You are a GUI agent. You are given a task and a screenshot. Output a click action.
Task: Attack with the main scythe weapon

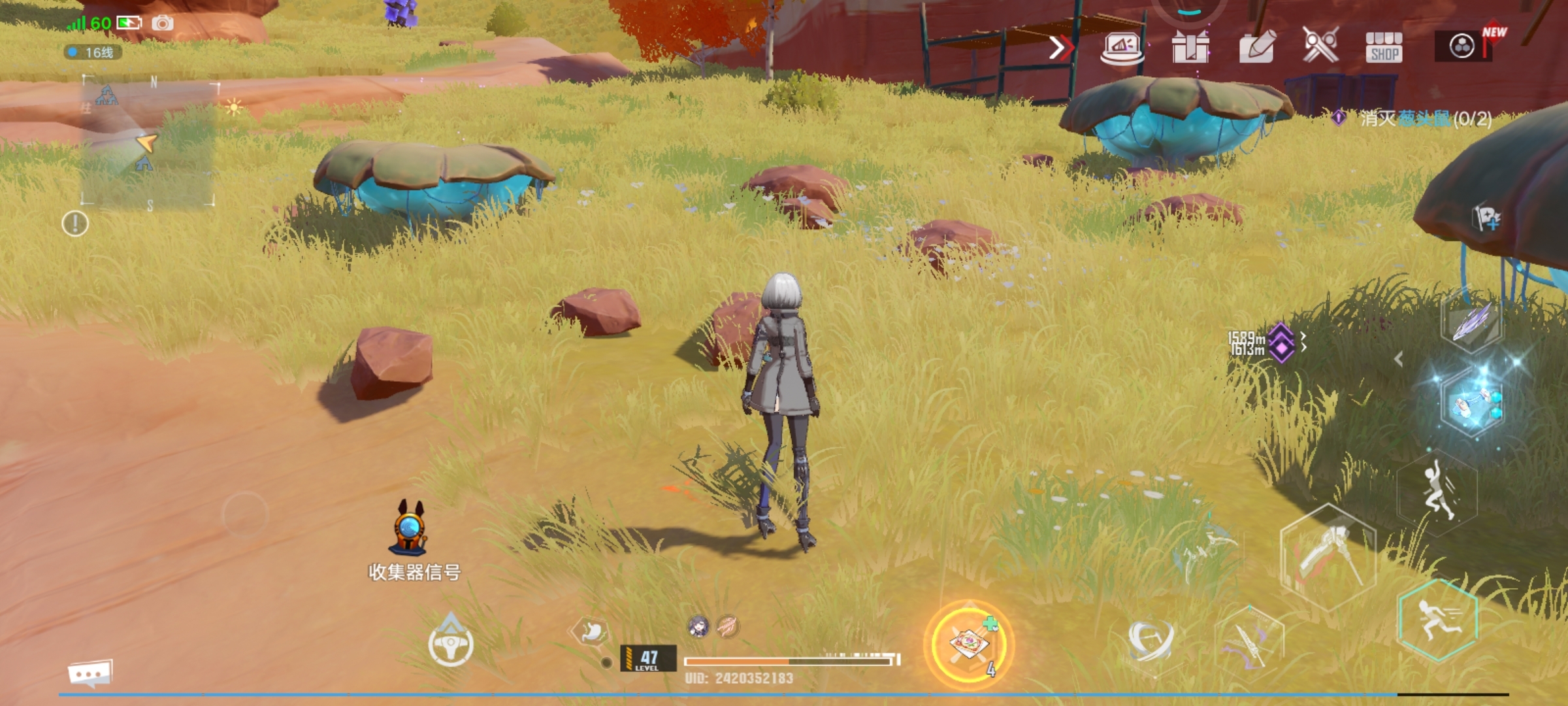click(1326, 557)
